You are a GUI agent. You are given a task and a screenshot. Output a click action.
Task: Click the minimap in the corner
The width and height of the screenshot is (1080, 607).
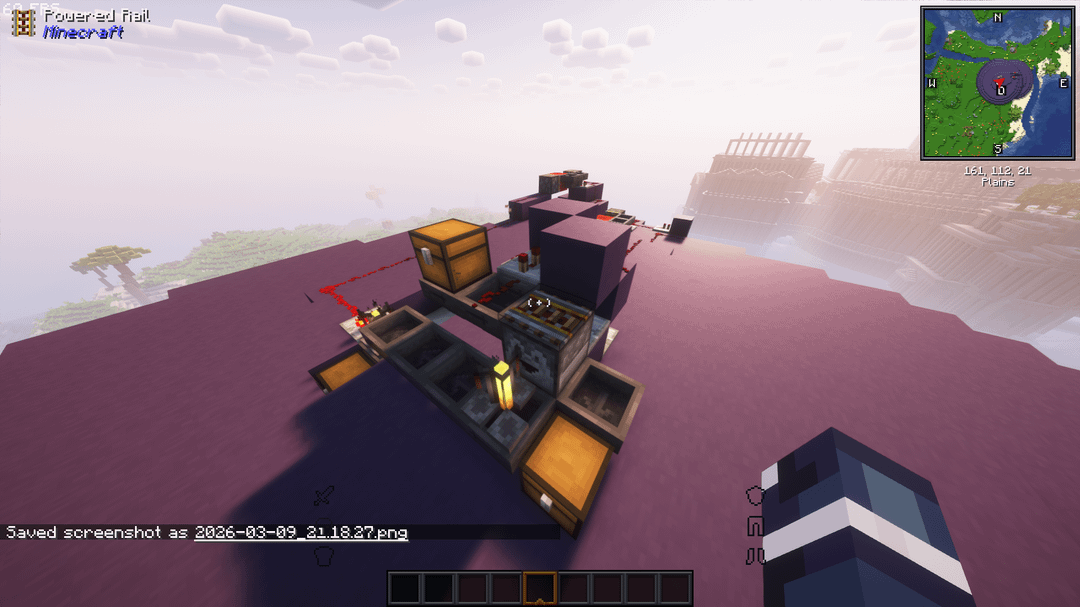(998, 83)
